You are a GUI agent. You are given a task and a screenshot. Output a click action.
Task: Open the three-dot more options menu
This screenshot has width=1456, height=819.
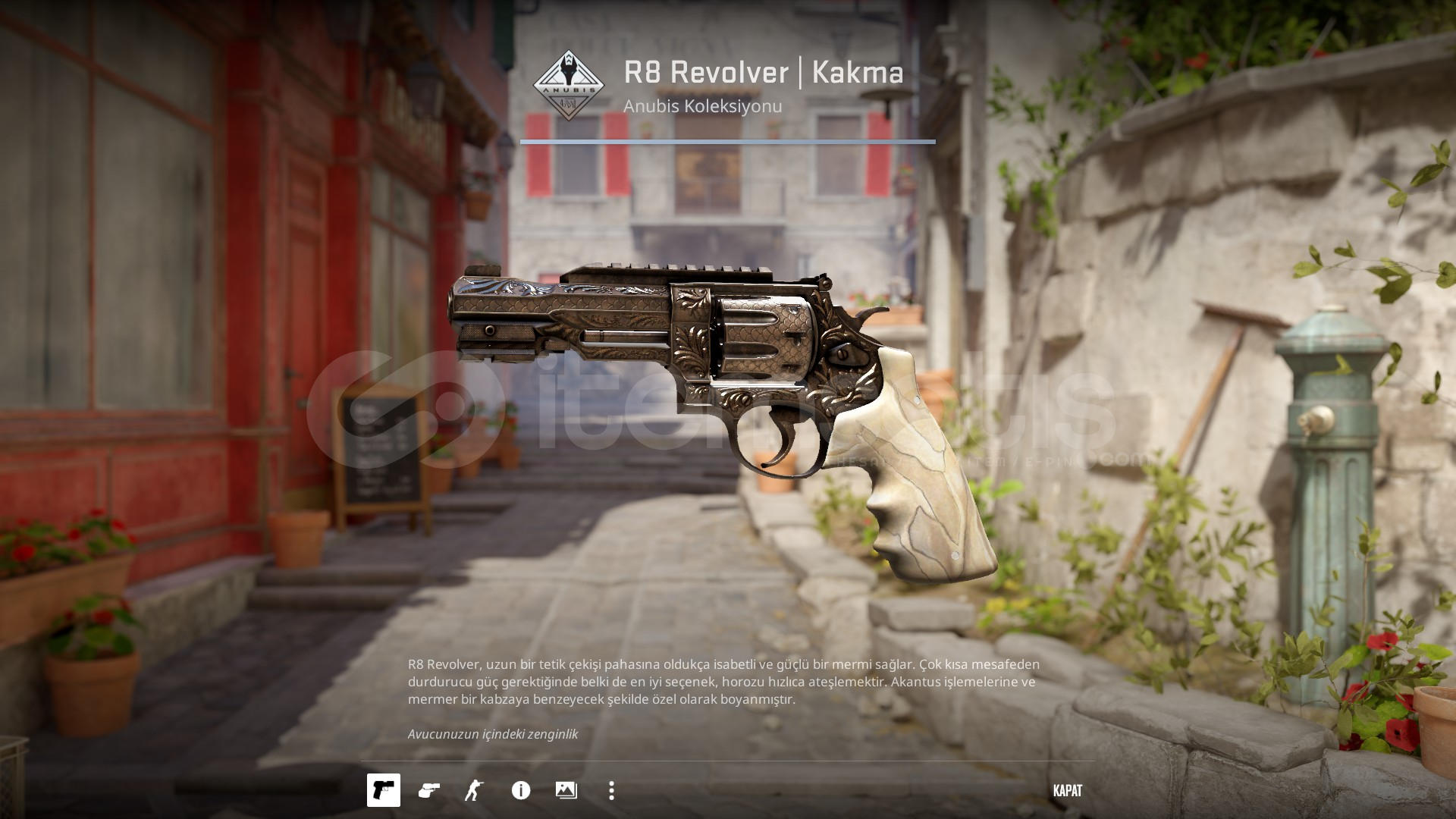coord(612,790)
